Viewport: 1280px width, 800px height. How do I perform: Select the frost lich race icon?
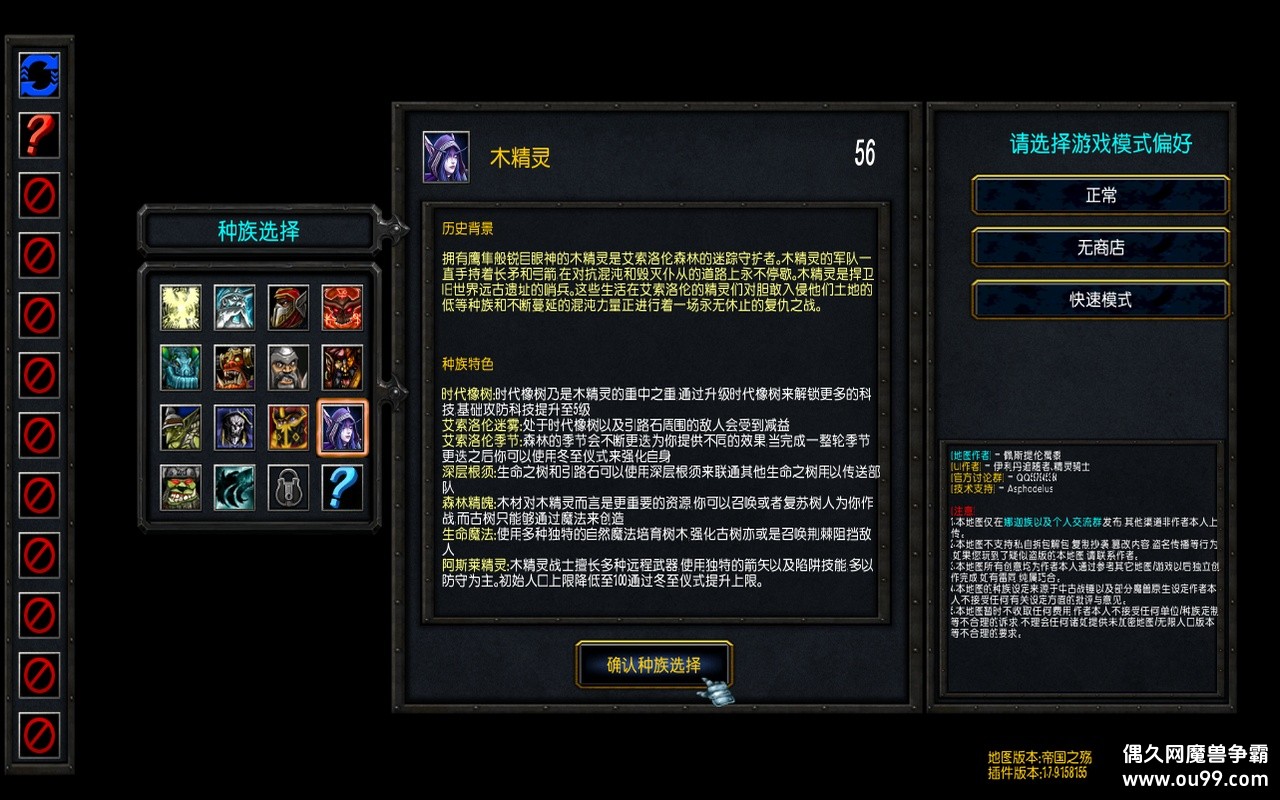[232, 307]
